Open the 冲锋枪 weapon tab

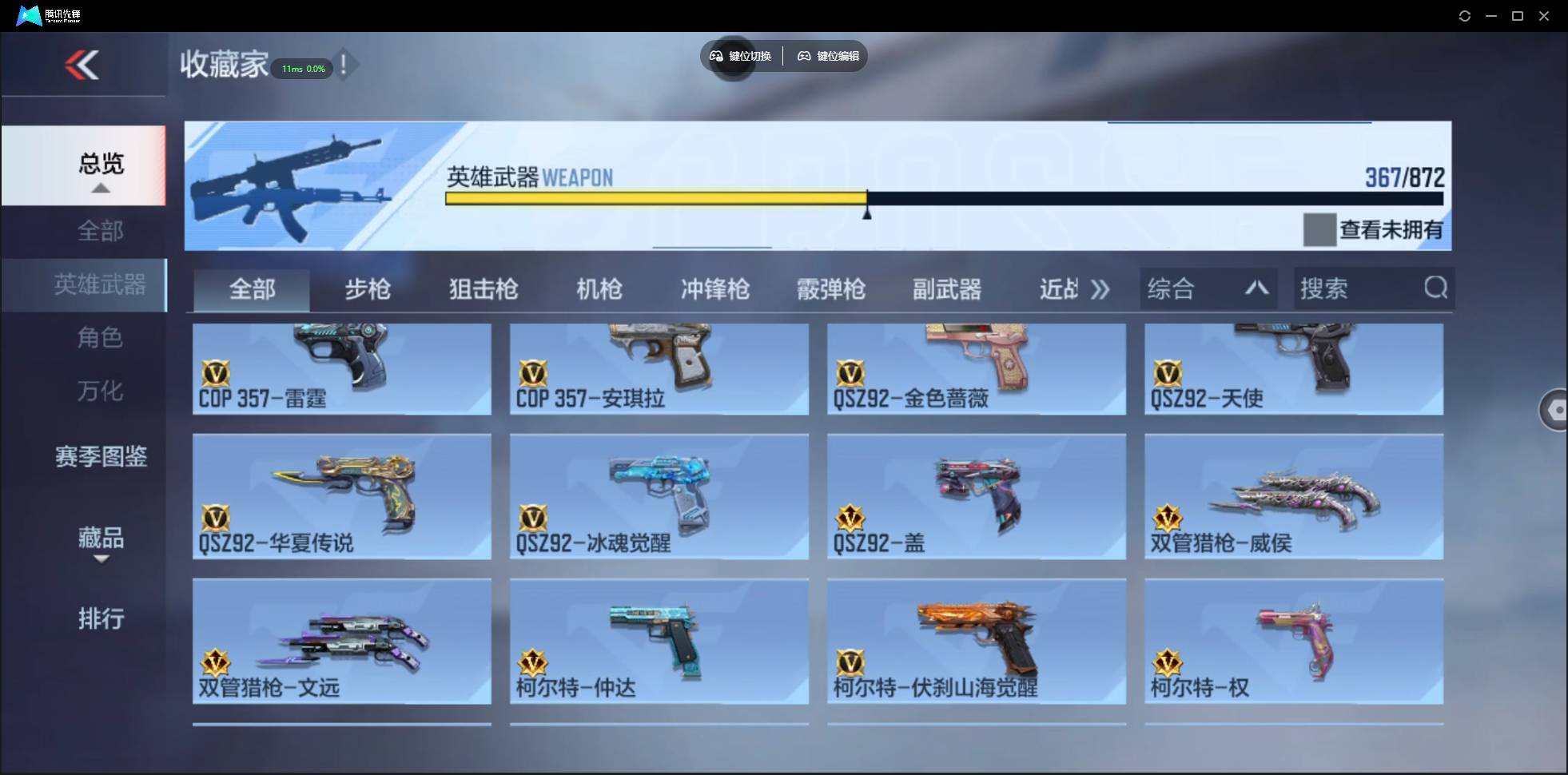pos(715,289)
